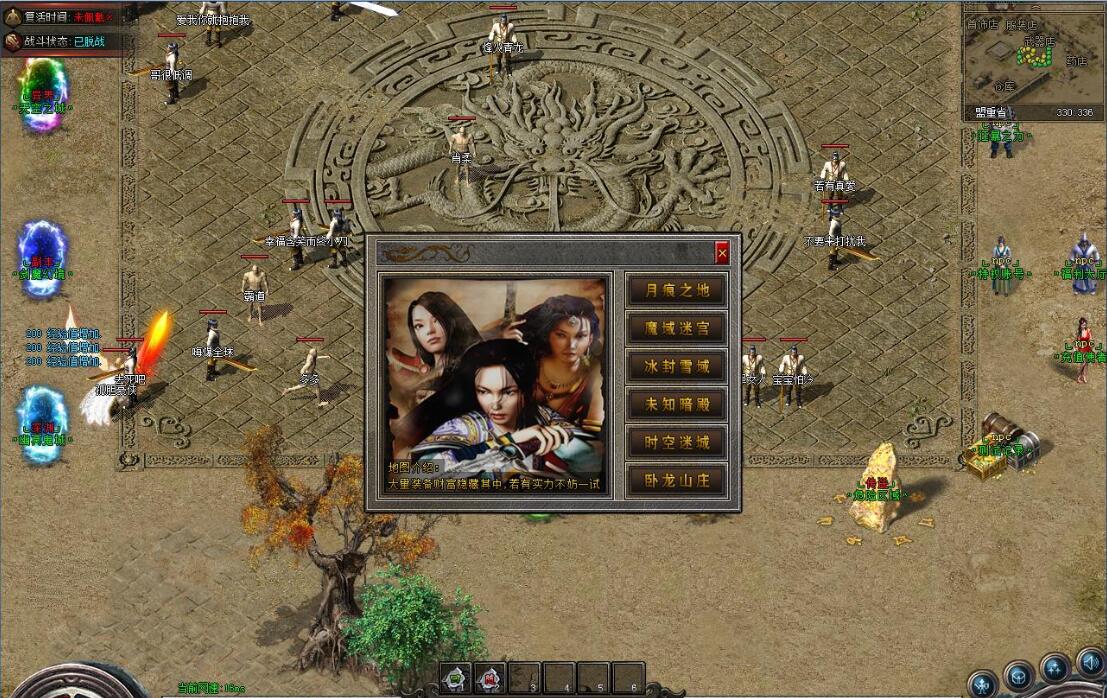Image resolution: width=1107 pixels, height=698 pixels.
Task: Open the character figure round button
Action: coord(983,684)
